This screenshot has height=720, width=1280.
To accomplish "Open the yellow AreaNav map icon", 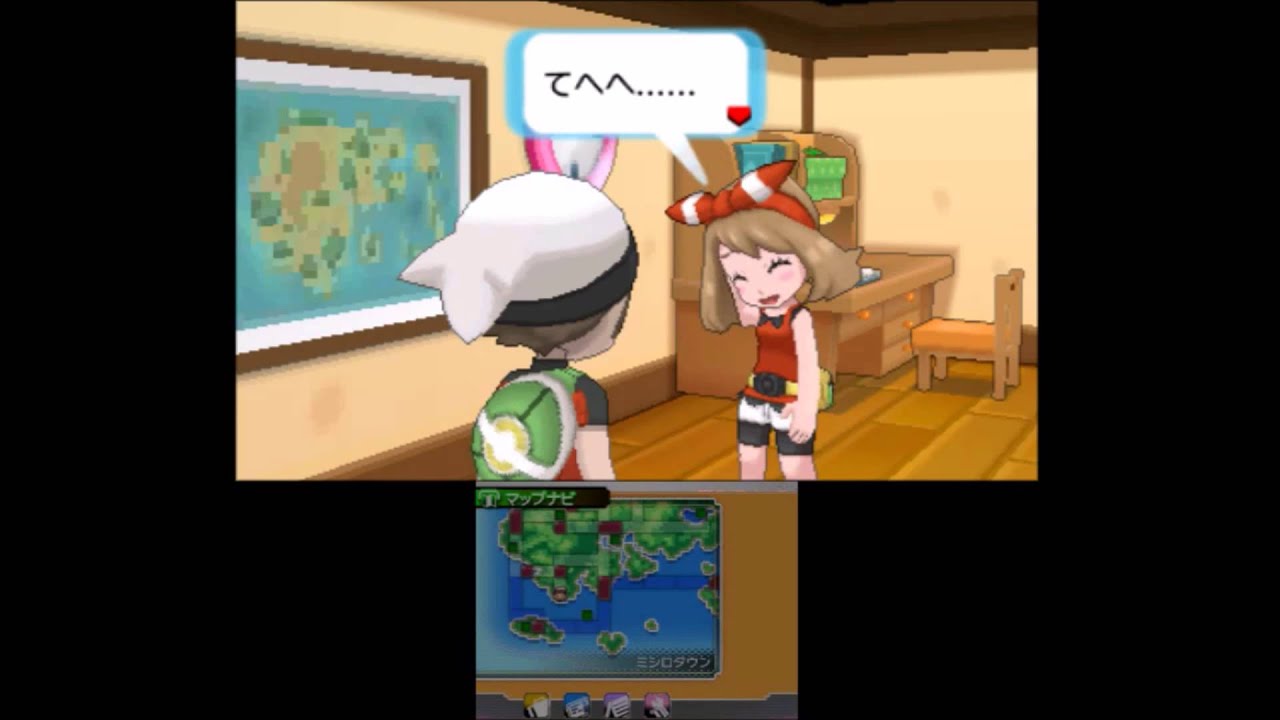I will pyautogui.click(x=537, y=707).
